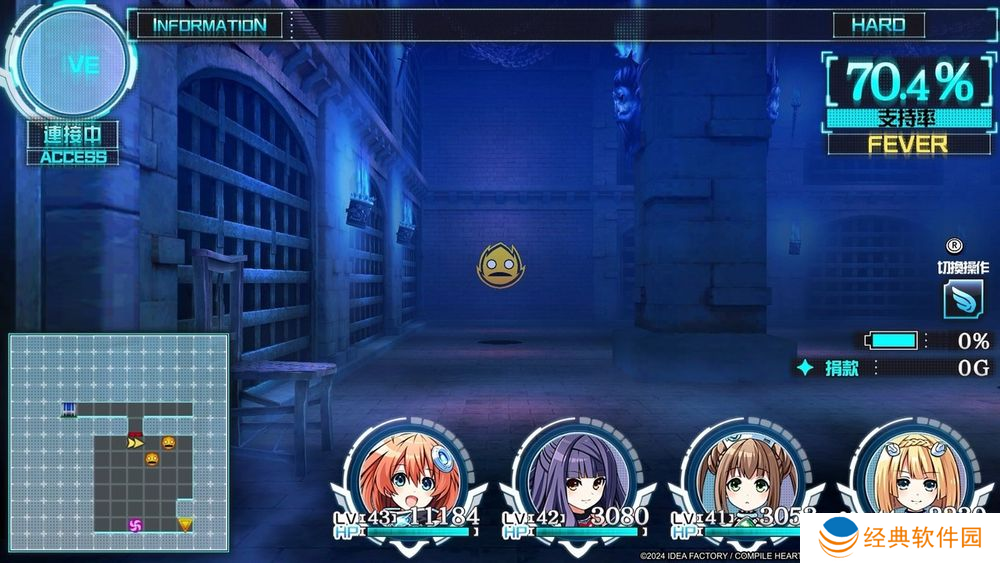Click the donation star icon
Screen dimensions: 1000x563
tap(804, 368)
